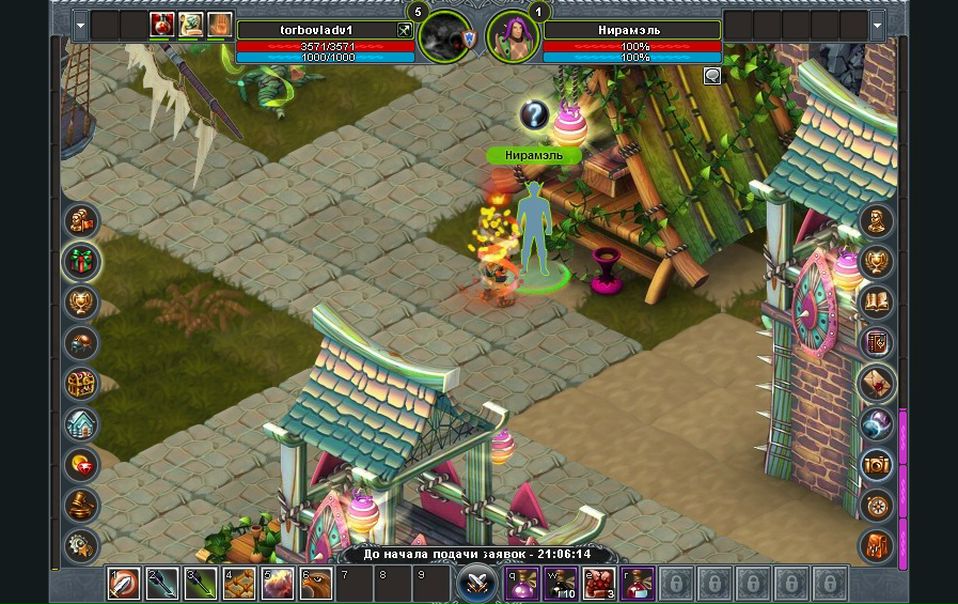This screenshot has width=958, height=604.
Task: Use the eagle skill in slot 6
Action: tap(316, 582)
